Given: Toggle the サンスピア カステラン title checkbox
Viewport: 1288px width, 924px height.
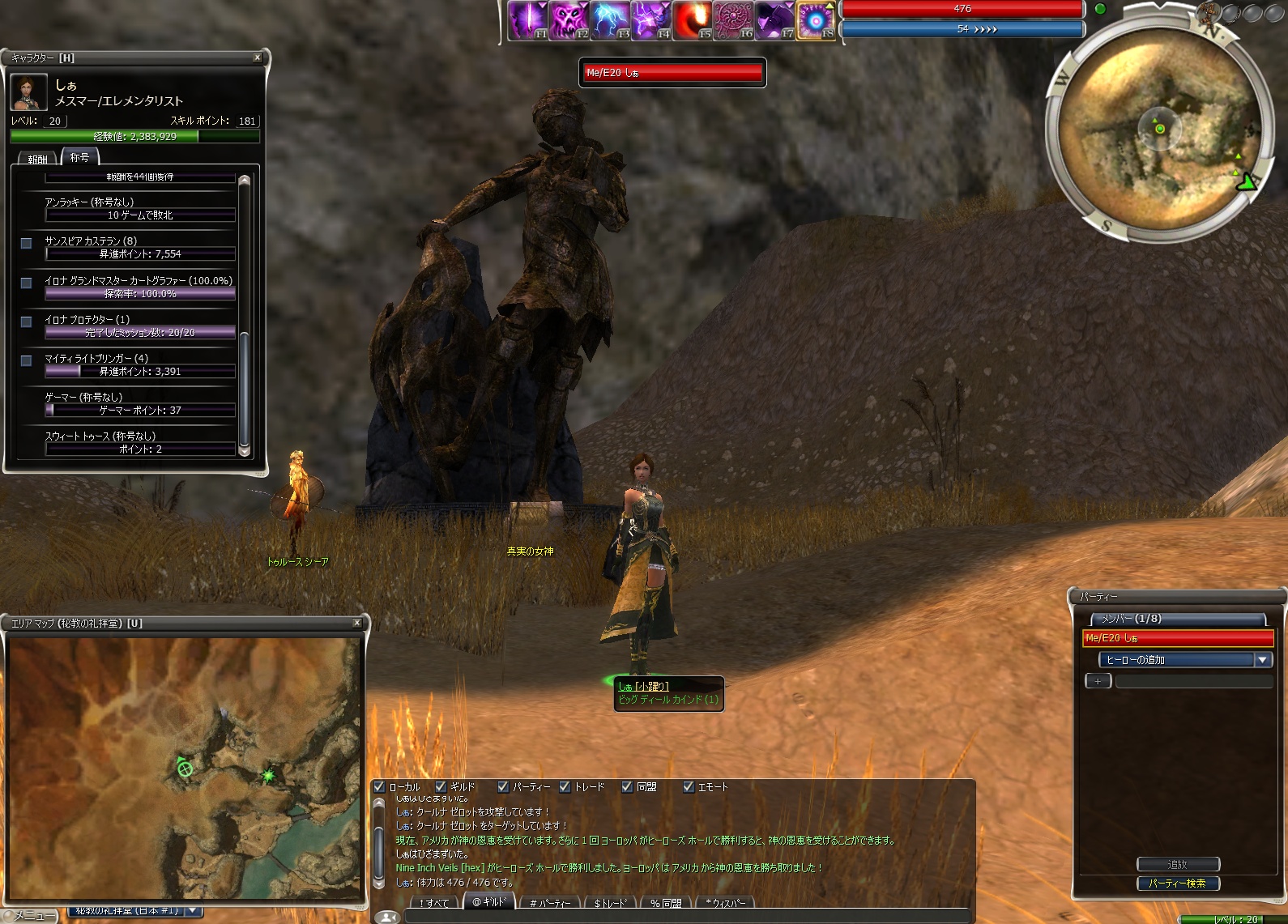Looking at the screenshot, I should [x=27, y=243].
